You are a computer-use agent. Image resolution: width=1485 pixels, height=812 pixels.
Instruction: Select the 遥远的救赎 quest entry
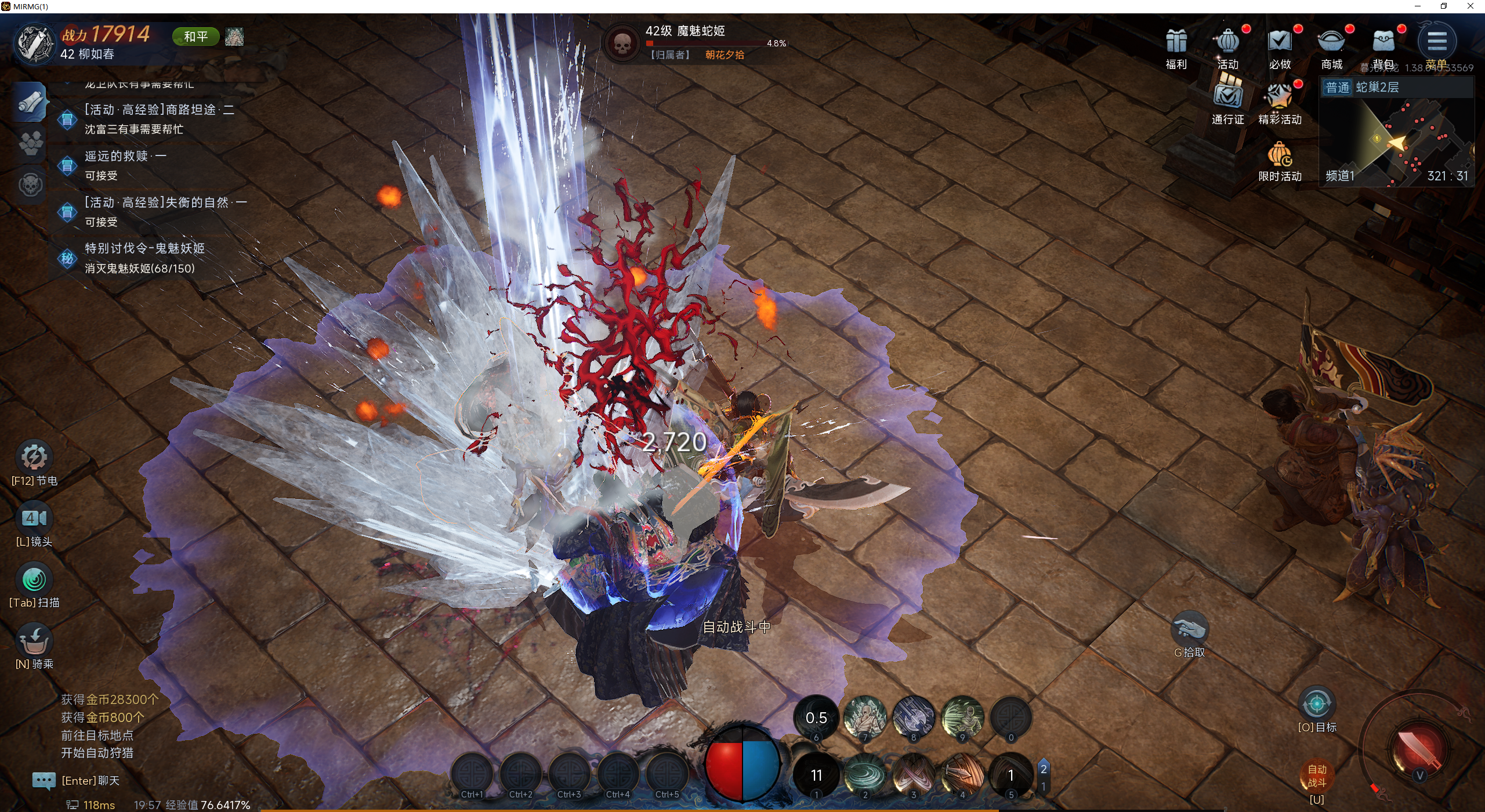click(125, 165)
